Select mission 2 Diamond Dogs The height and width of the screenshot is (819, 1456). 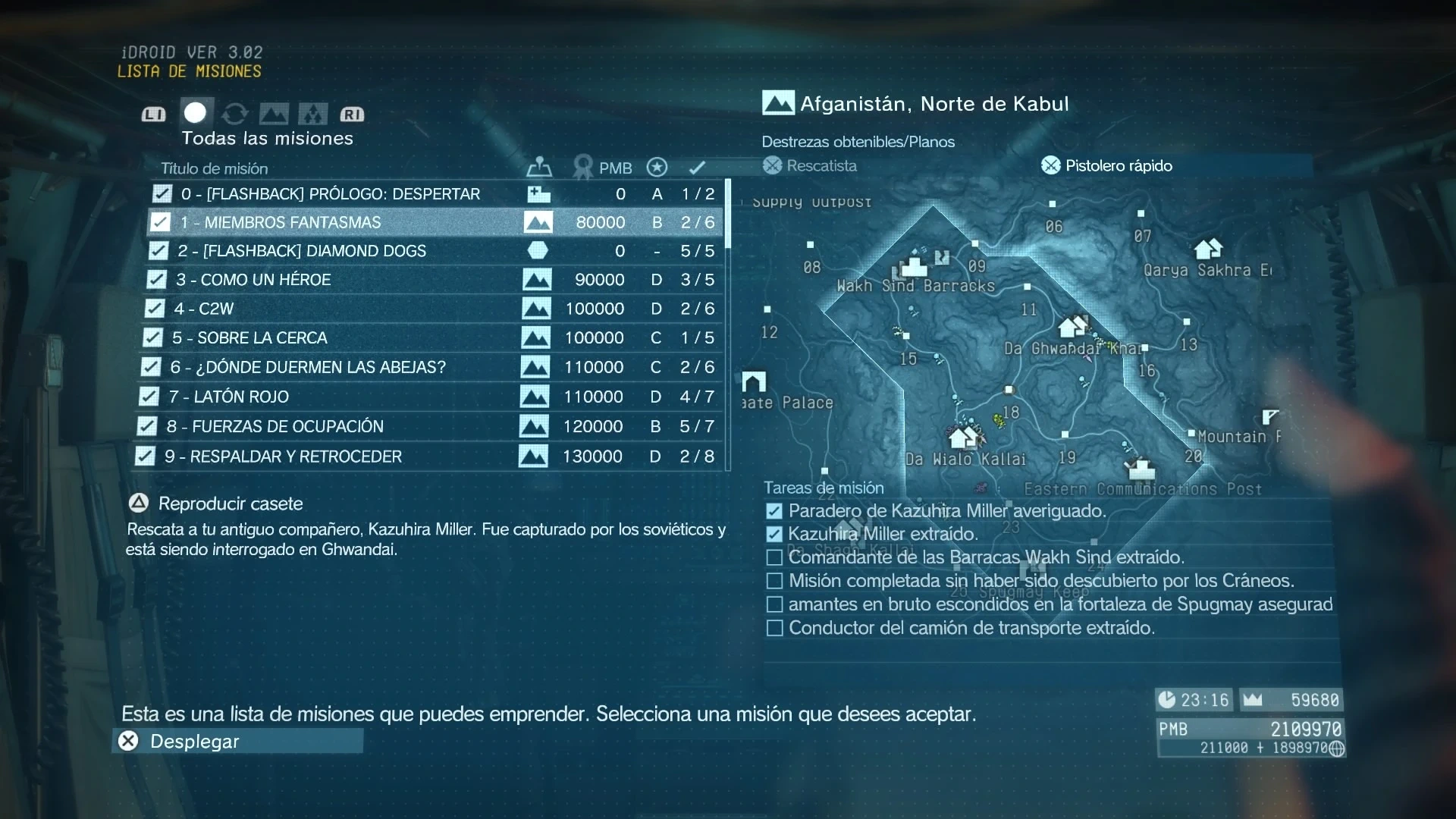pyautogui.click(x=302, y=251)
